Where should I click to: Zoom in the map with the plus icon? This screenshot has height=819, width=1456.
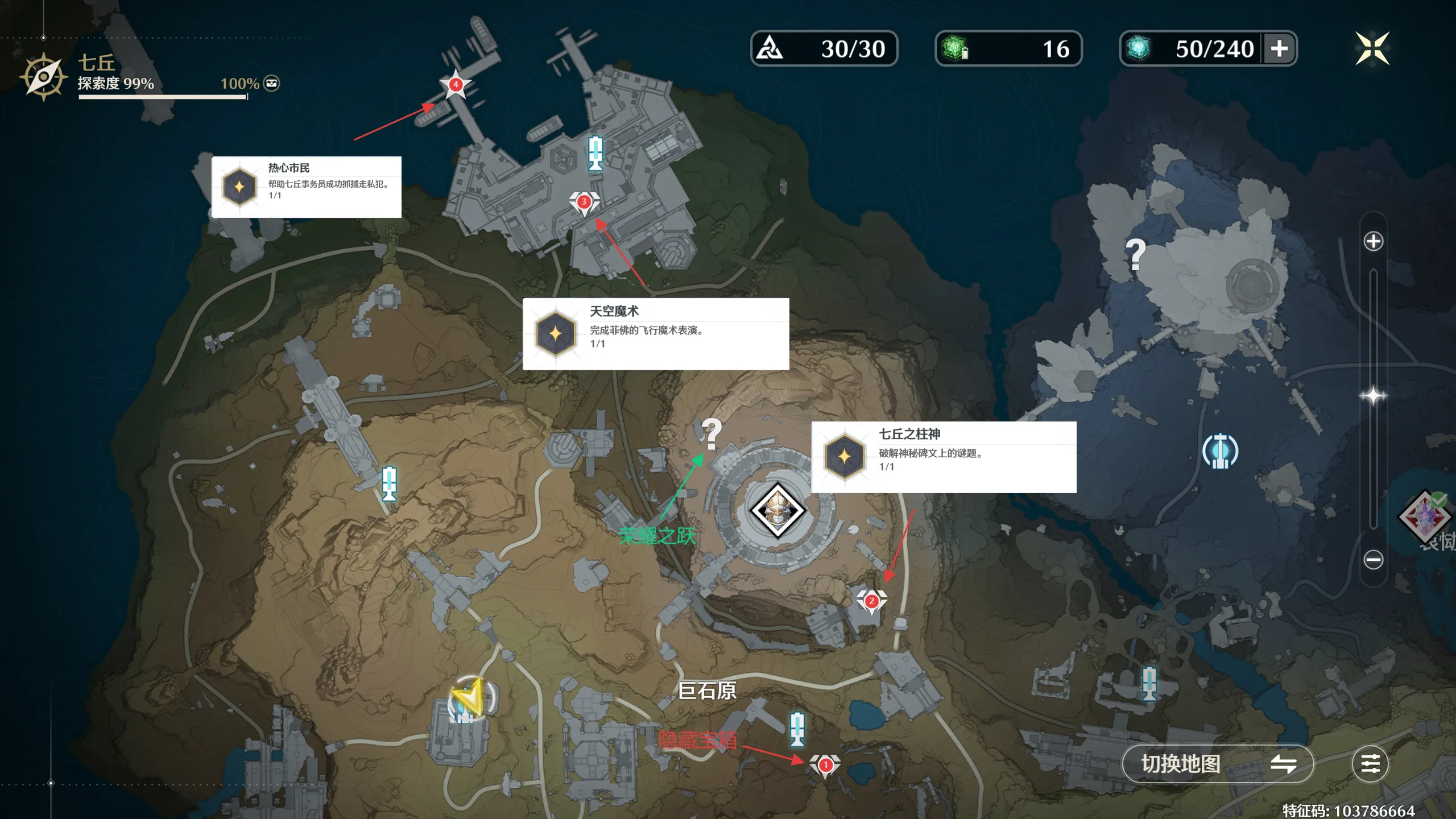coord(1373,241)
